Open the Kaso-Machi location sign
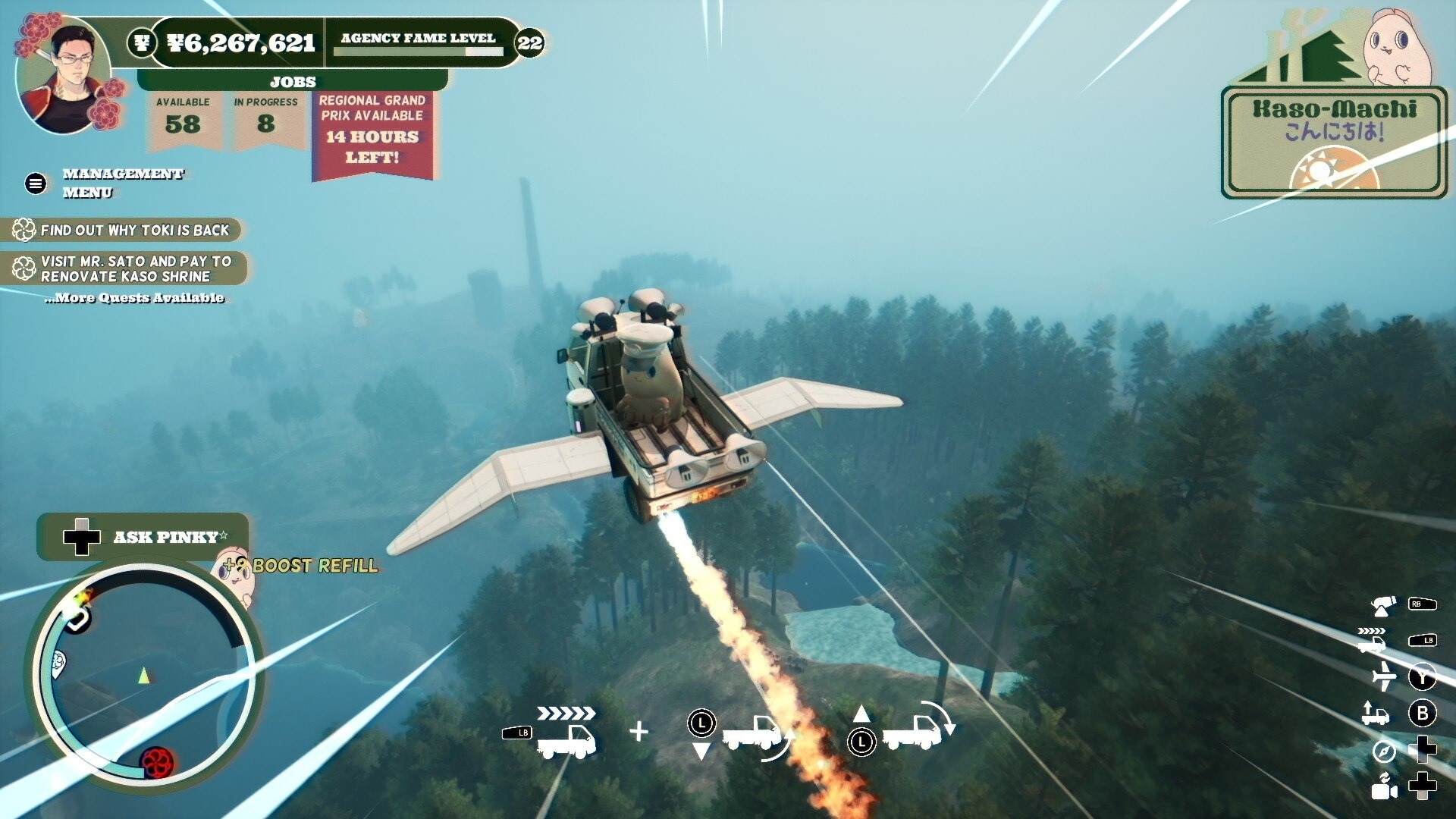The image size is (1456, 819). tap(1333, 143)
